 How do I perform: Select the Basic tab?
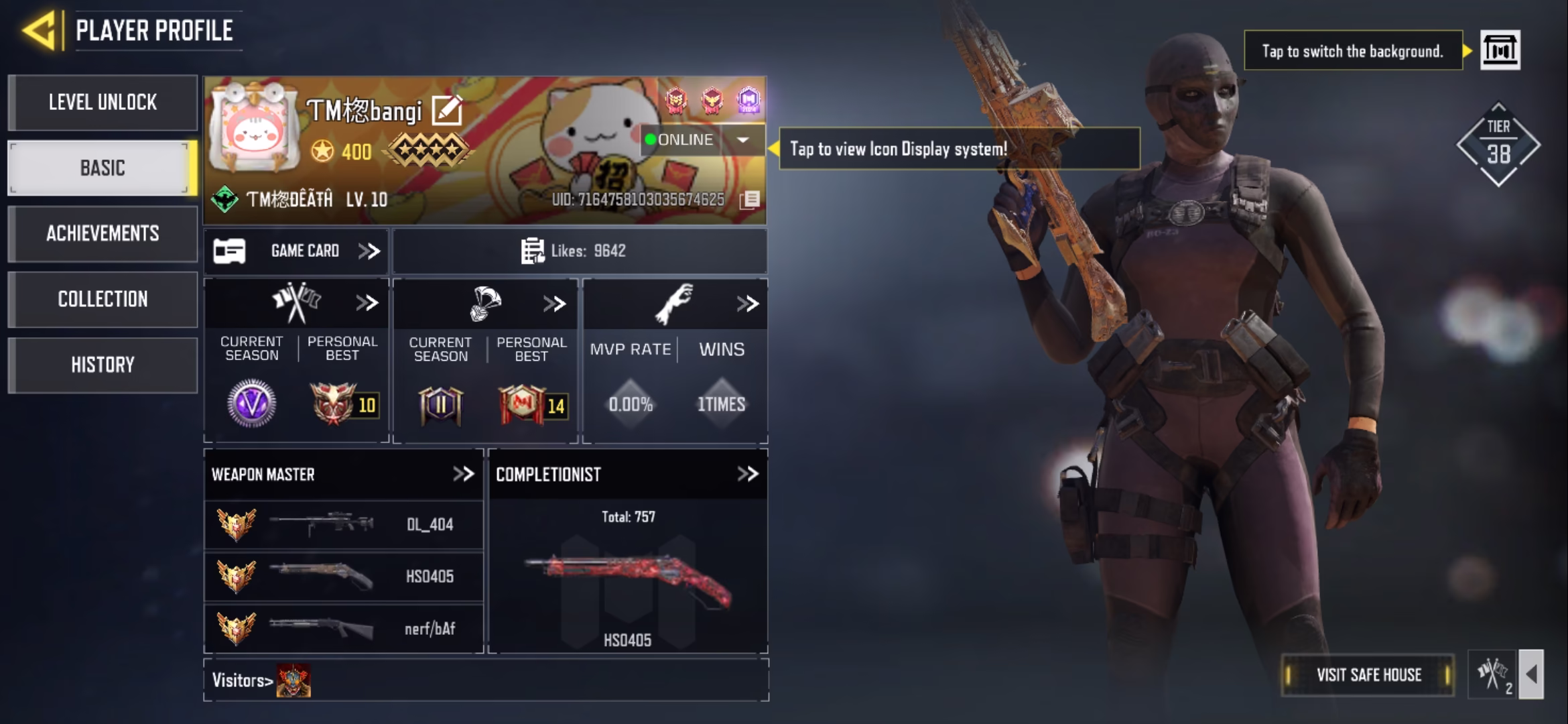click(103, 168)
